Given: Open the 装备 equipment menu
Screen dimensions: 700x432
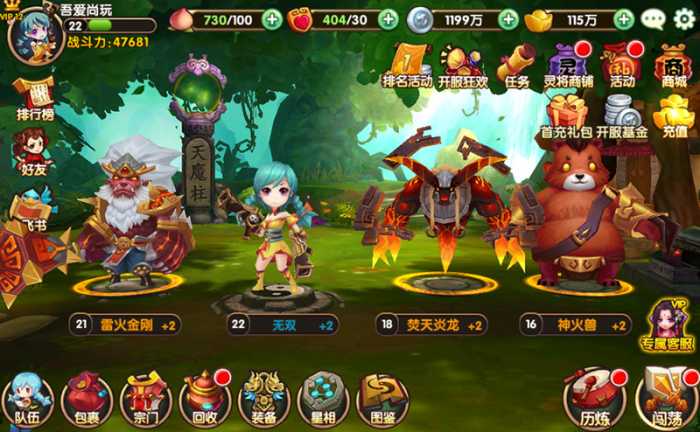Looking at the screenshot, I should tap(264, 399).
